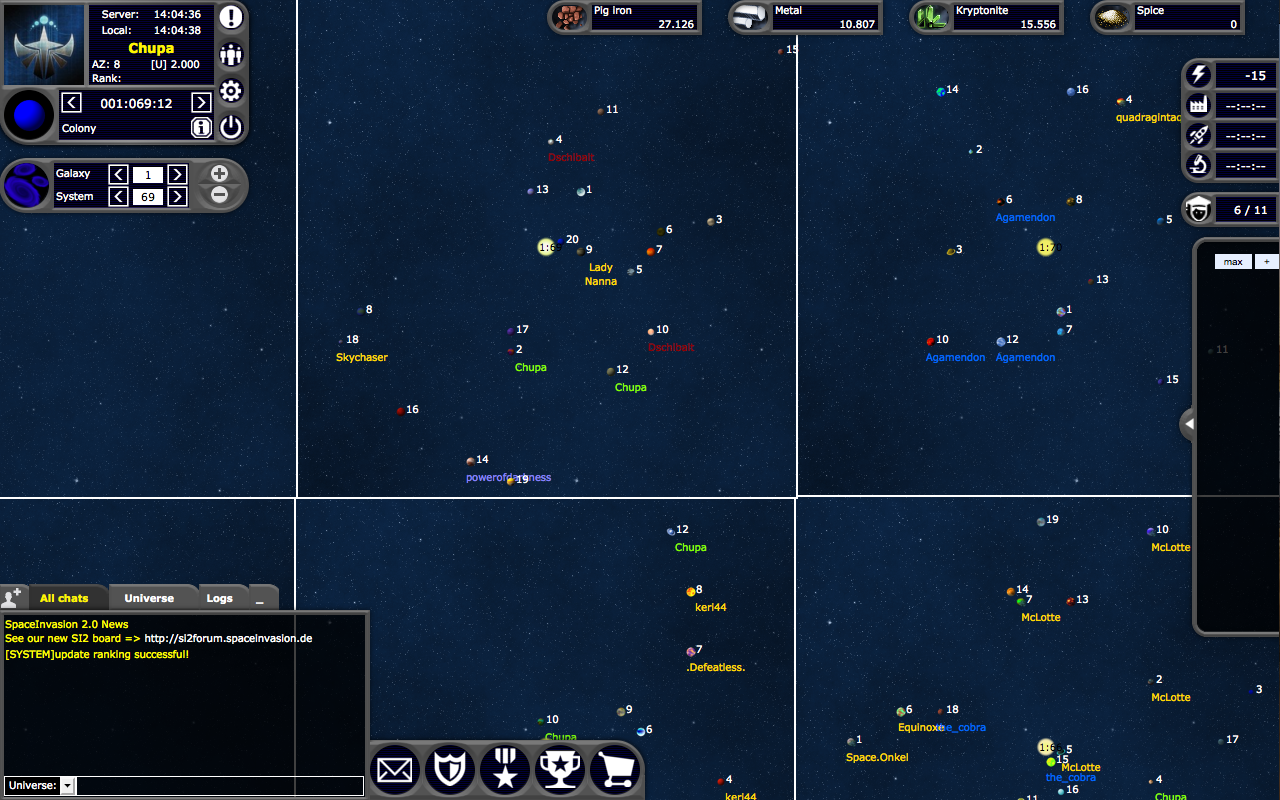1280x800 pixels.
Task: Open the factory building queue icon
Action: point(1197,106)
